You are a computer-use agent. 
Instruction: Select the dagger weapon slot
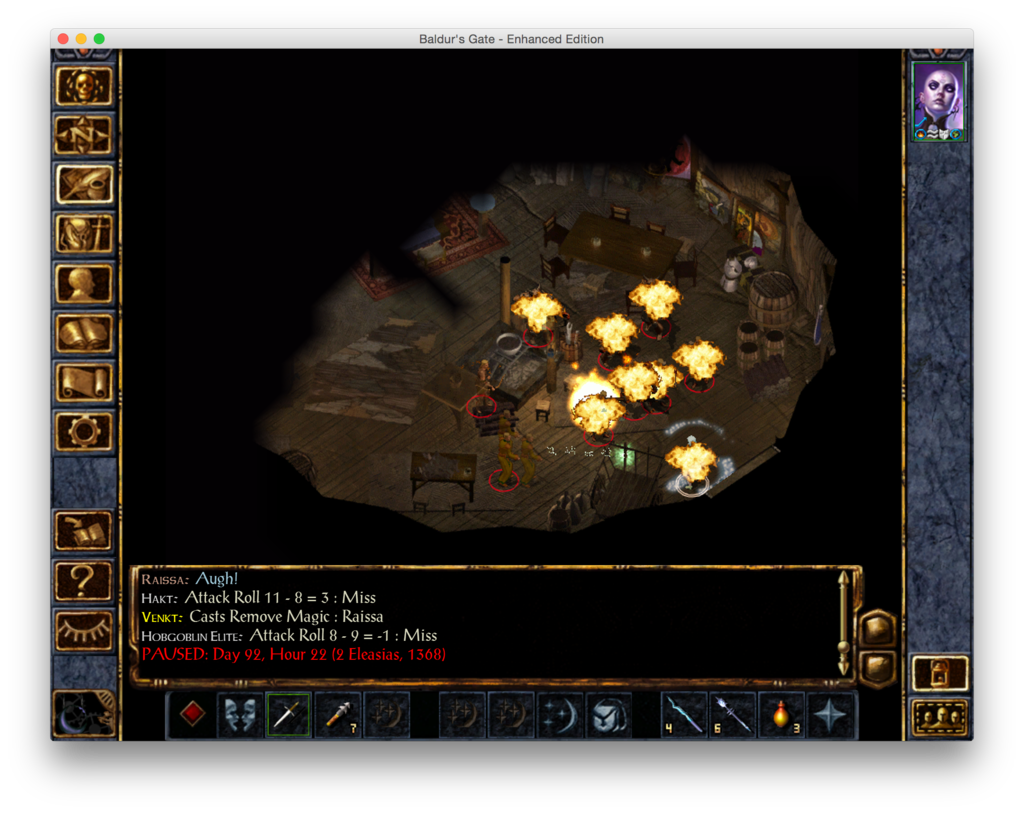(x=288, y=715)
